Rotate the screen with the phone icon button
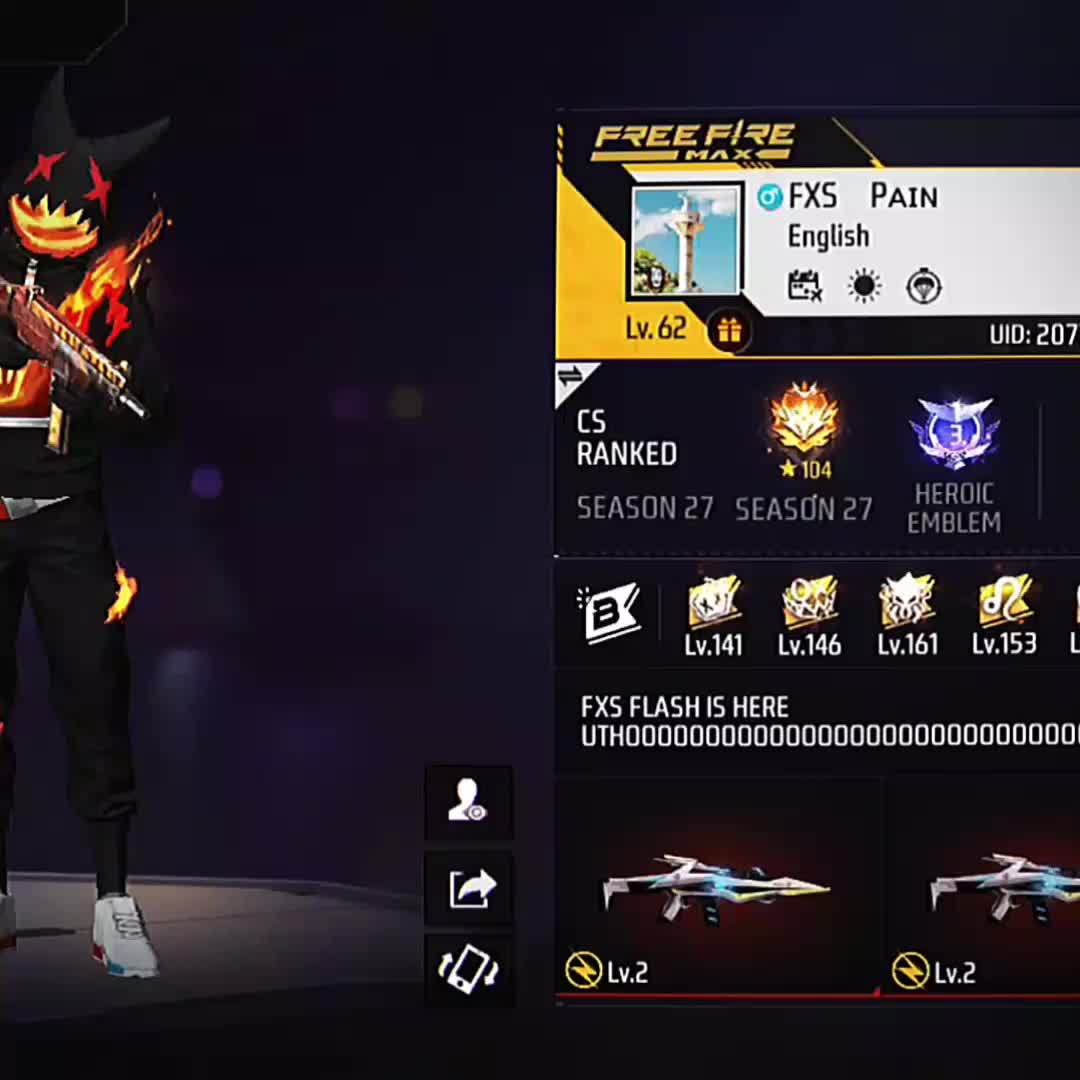The image size is (1080, 1080). 468,970
